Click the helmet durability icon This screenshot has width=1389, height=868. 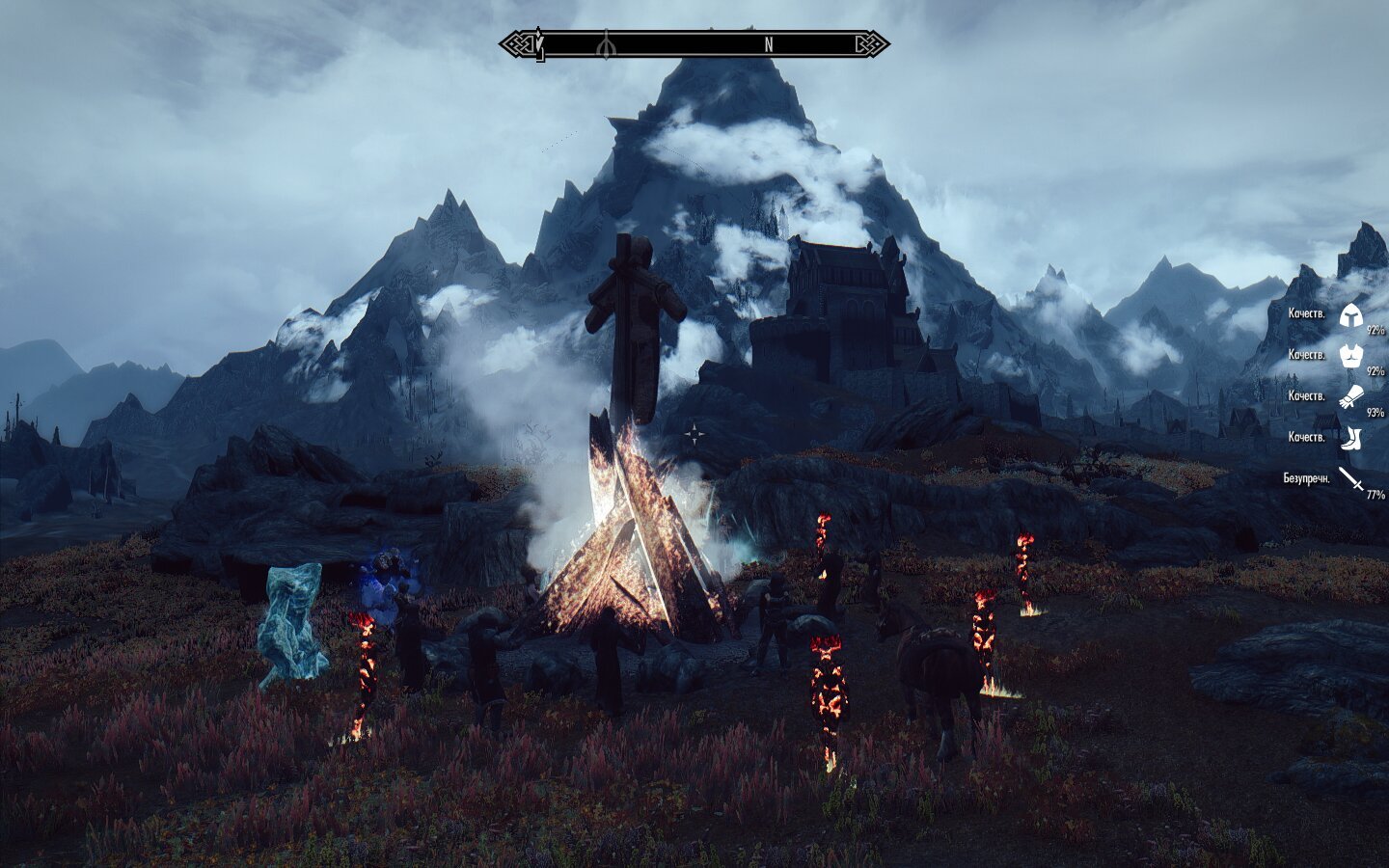[x=1349, y=314]
